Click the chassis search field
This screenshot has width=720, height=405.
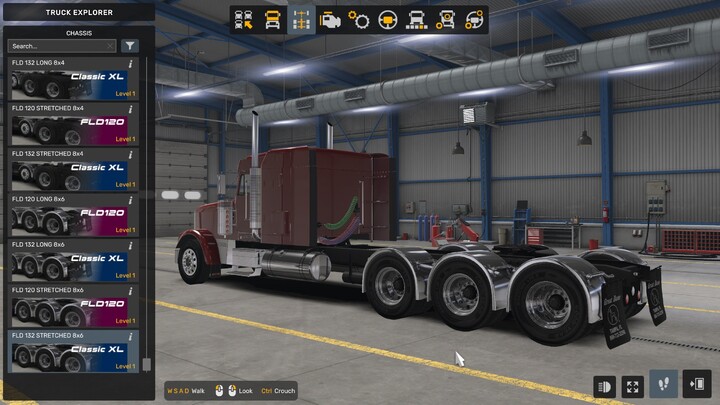point(62,46)
